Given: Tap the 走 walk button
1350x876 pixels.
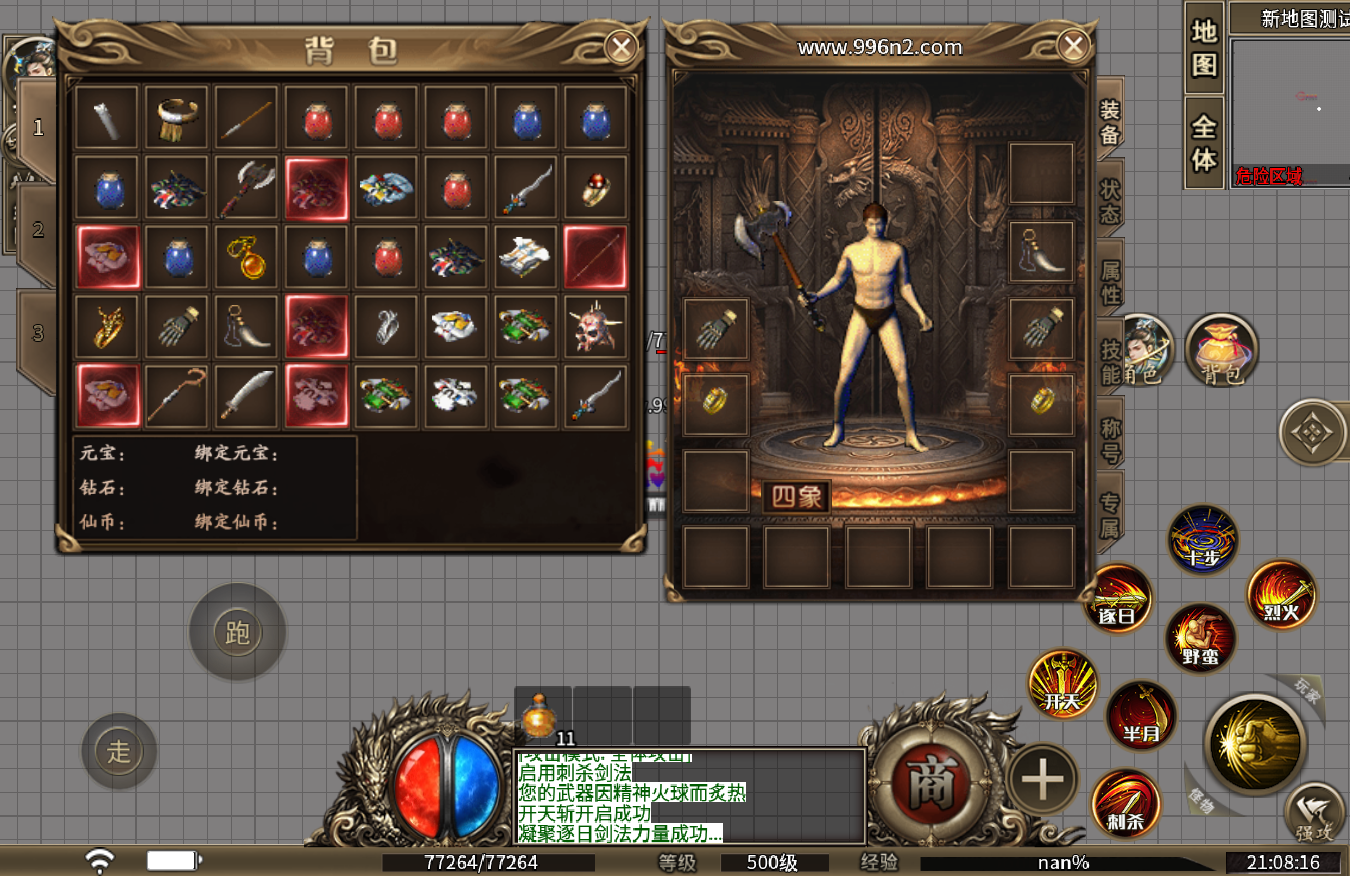Looking at the screenshot, I should [x=119, y=751].
